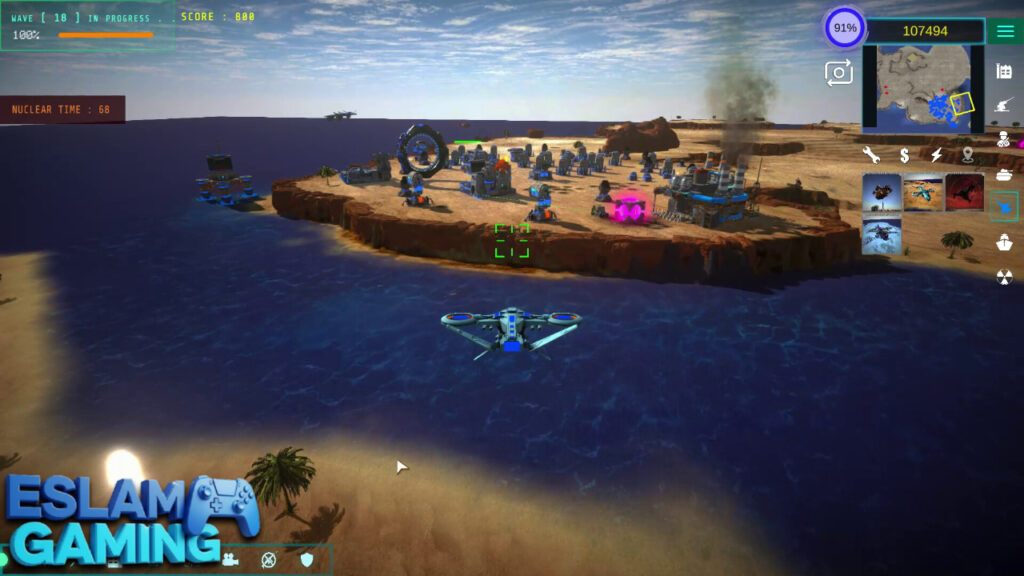Select the highlighted aircraft category
Screen dimensions: 1024x576
coord(1004,207)
